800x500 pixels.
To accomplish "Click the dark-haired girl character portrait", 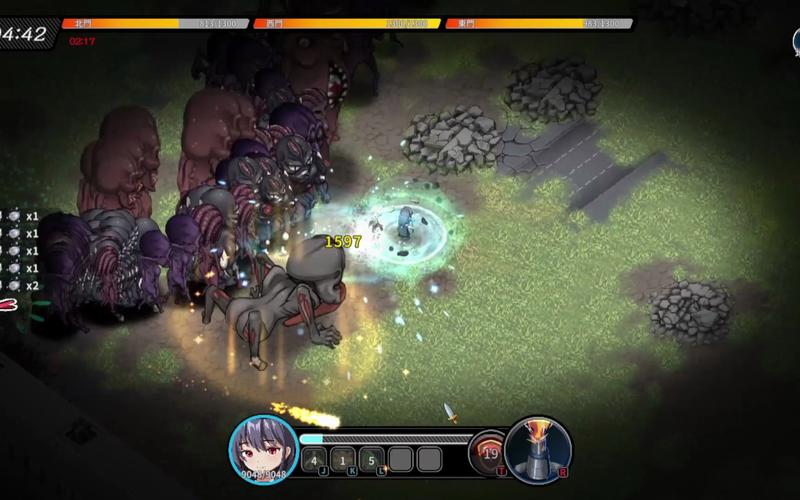I will pyautogui.click(x=264, y=448).
